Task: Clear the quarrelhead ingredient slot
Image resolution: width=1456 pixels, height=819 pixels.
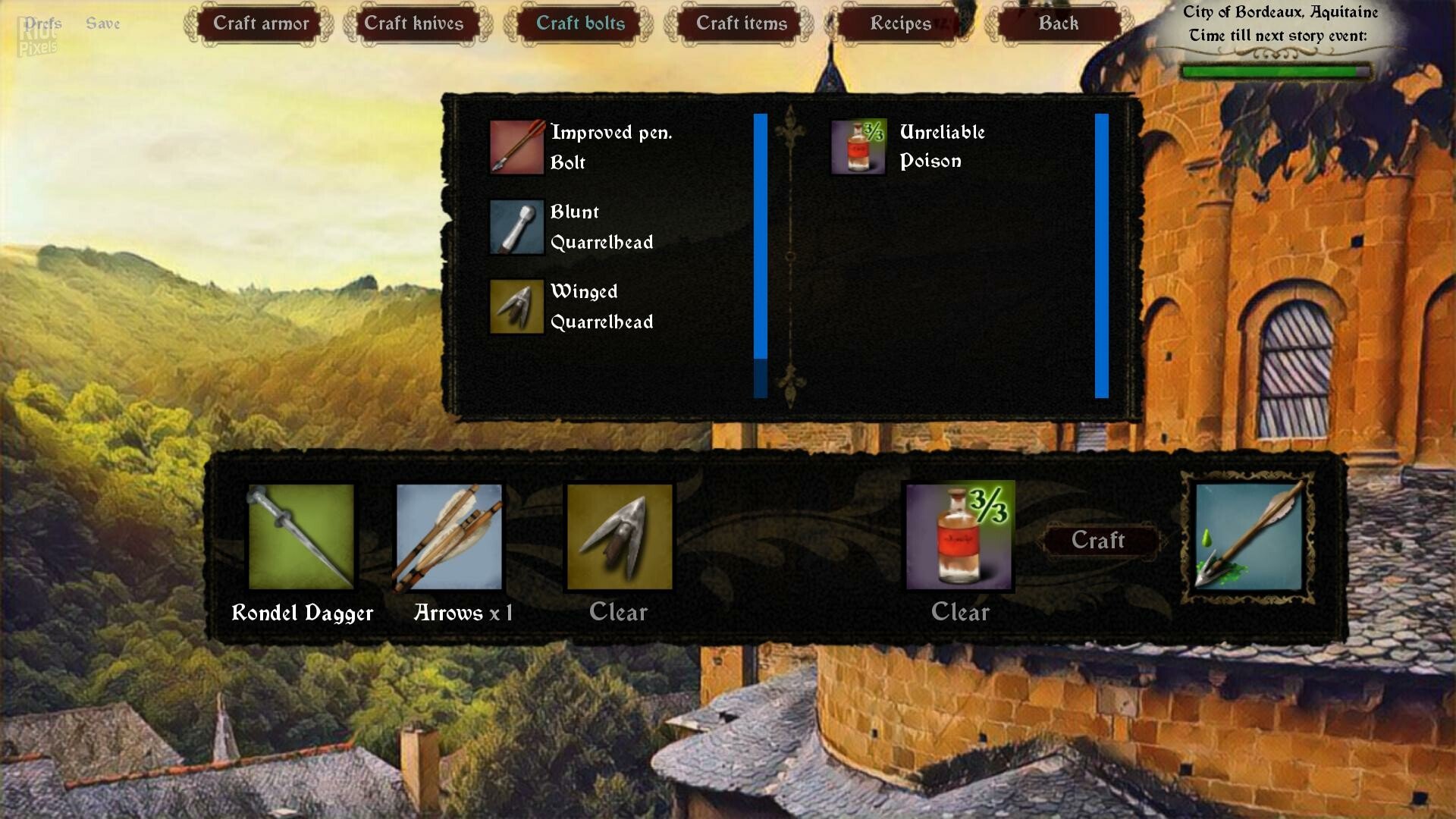Action: pos(618,612)
